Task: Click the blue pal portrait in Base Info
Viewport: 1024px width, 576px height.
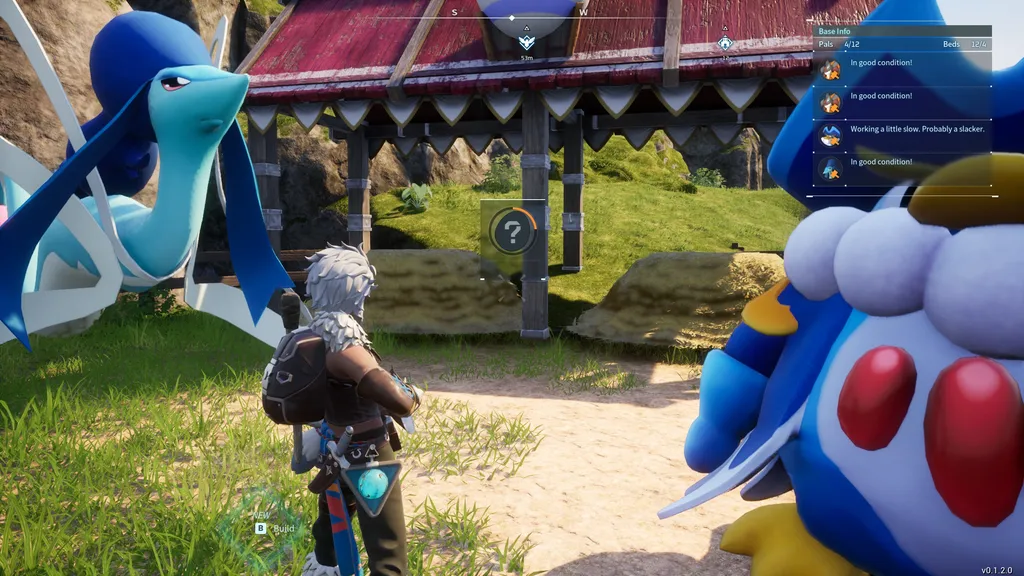Action: [831, 134]
